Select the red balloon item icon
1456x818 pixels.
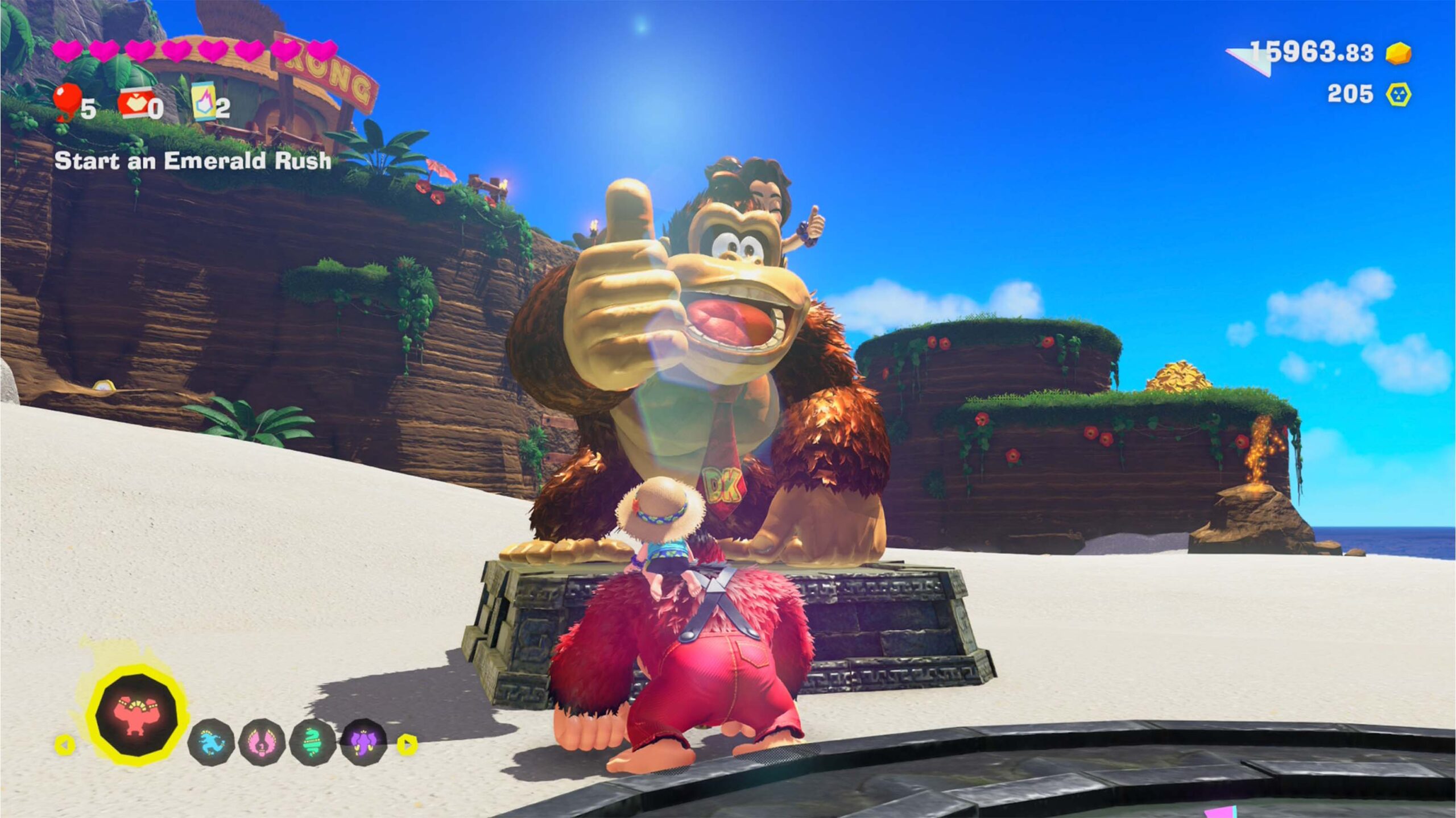[x=66, y=101]
